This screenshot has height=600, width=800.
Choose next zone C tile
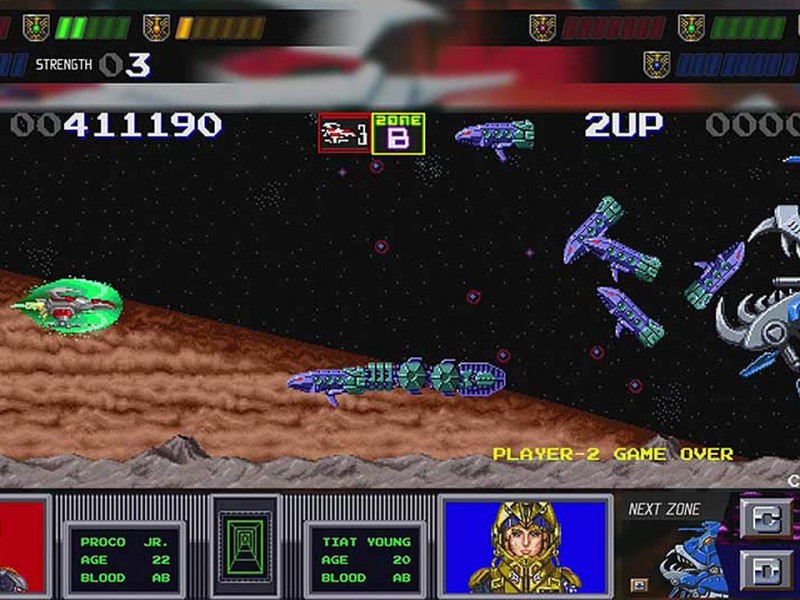766,520
